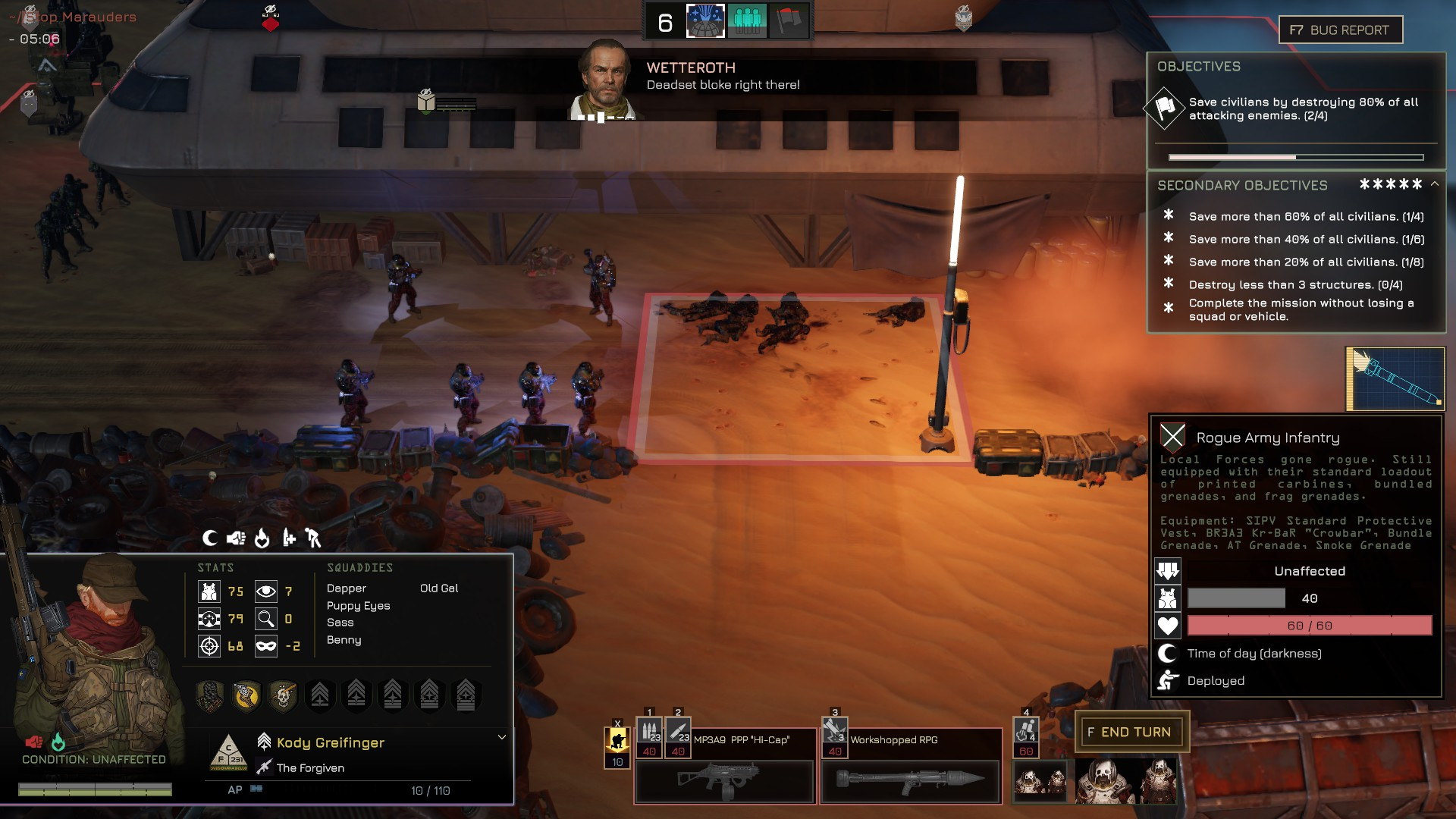
Task: Select the yellow winged boot perk badge
Action: (246, 695)
